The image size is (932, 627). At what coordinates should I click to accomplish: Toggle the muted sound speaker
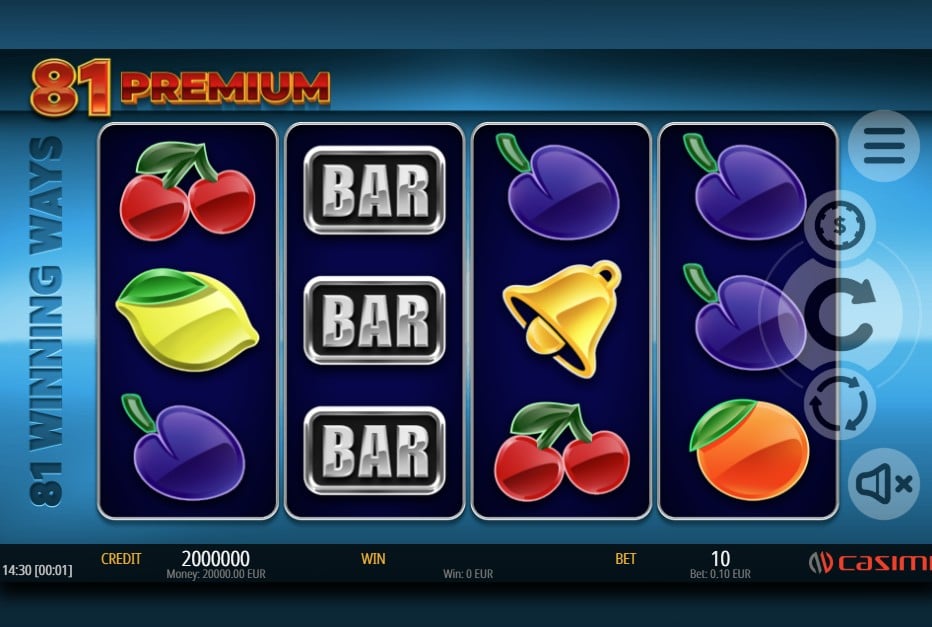click(884, 484)
